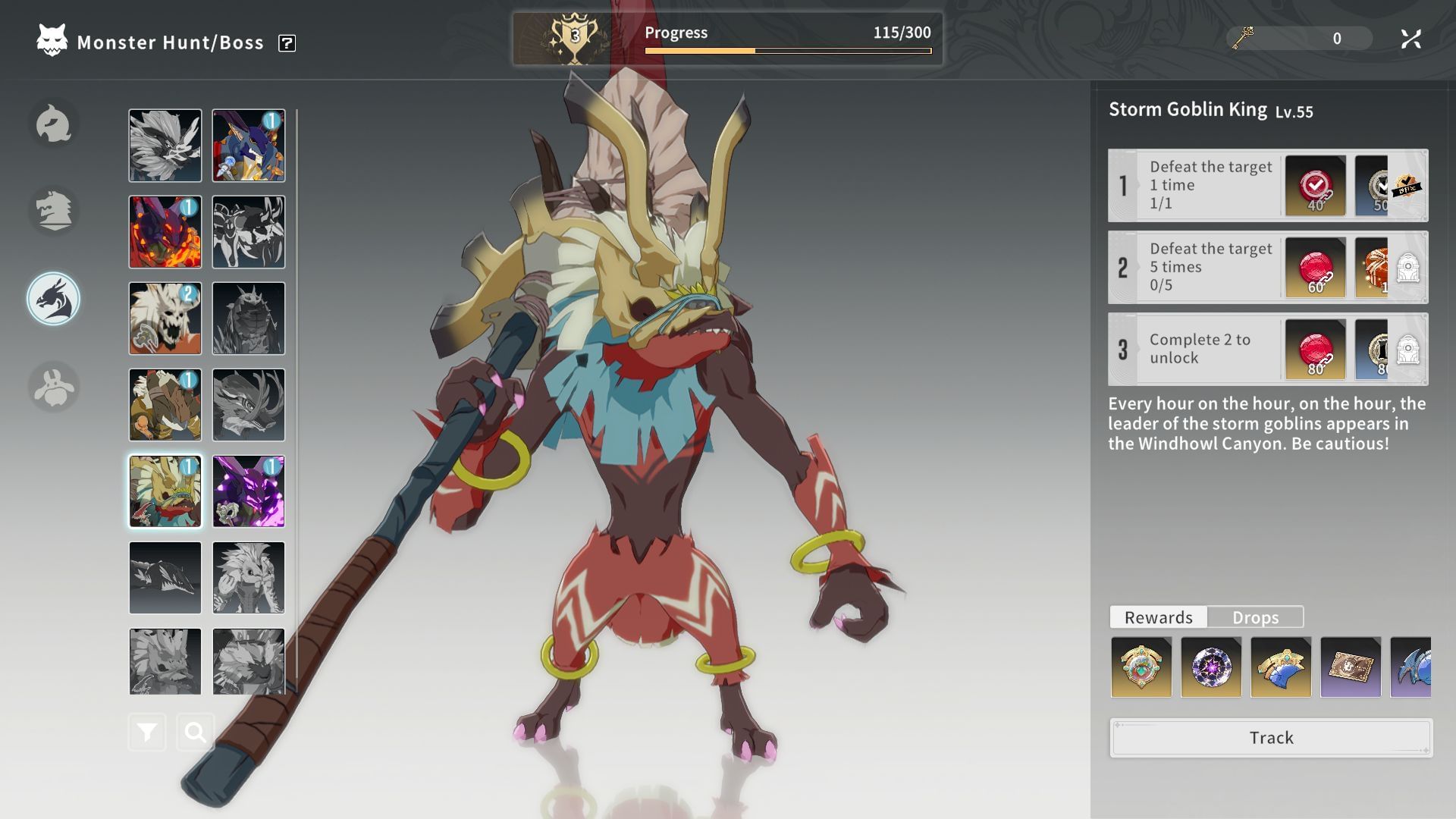Switch to the Drops tab
The width and height of the screenshot is (1456, 819).
[1255, 617]
